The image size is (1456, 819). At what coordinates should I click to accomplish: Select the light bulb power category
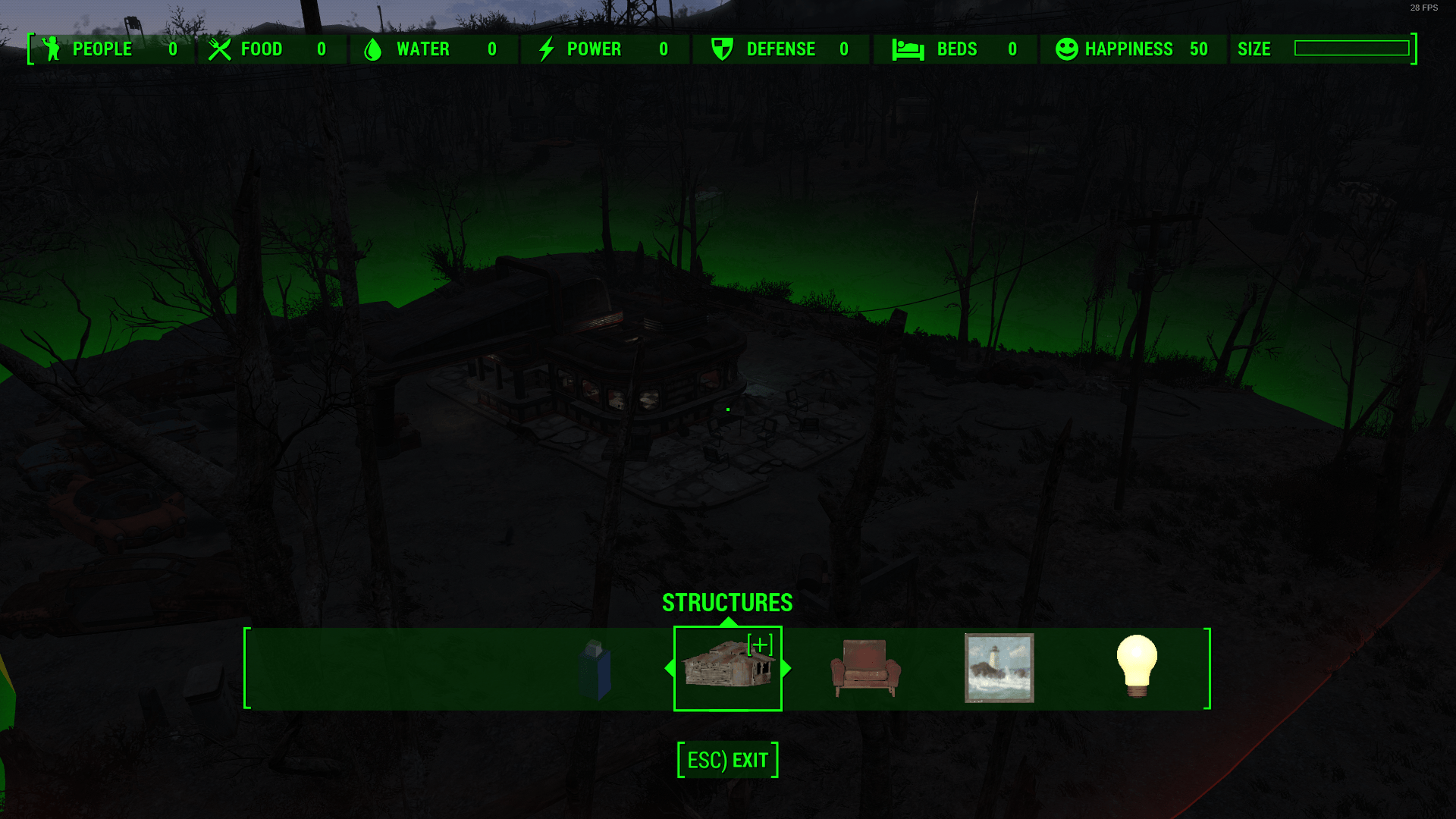[x=1136, y=666]
